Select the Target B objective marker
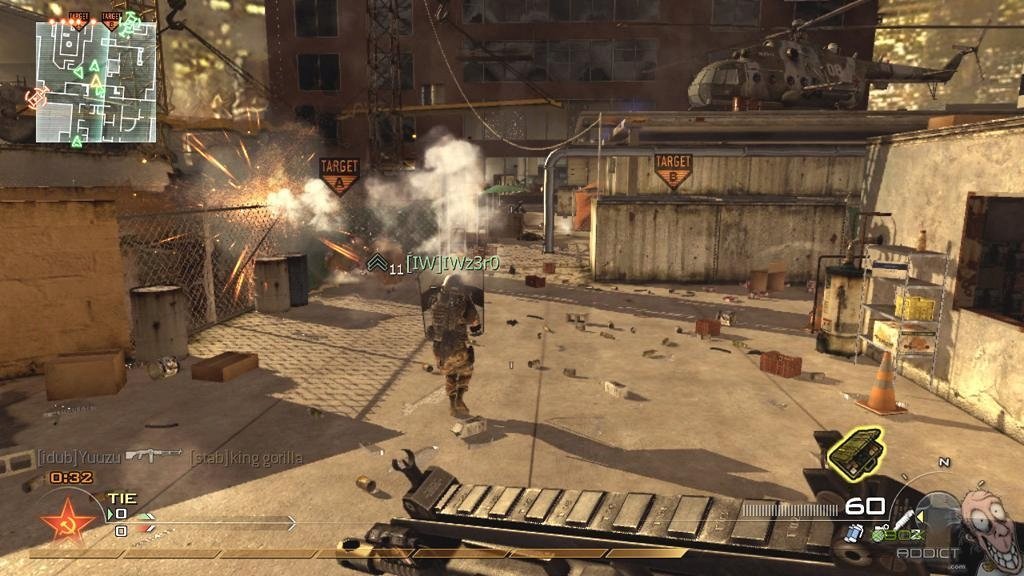Image resolution: width=1024 pixels, height=576 pixels. point(673,170)
